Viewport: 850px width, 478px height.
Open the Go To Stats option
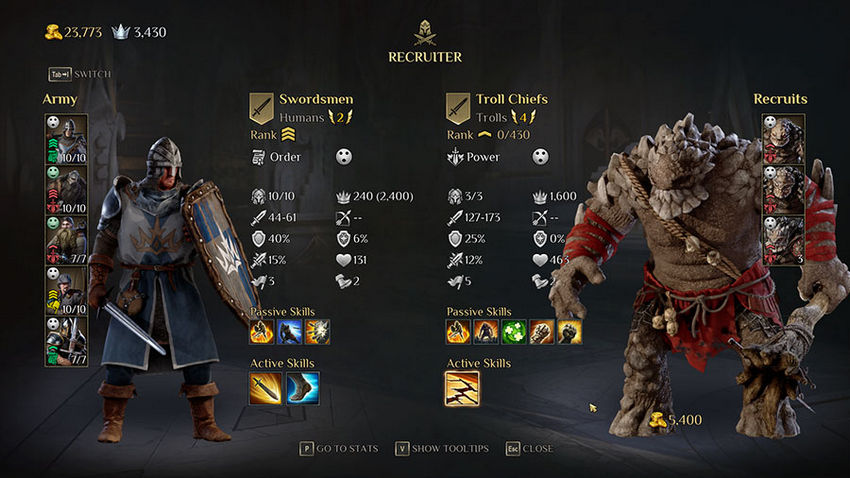[x=338, y=449]
